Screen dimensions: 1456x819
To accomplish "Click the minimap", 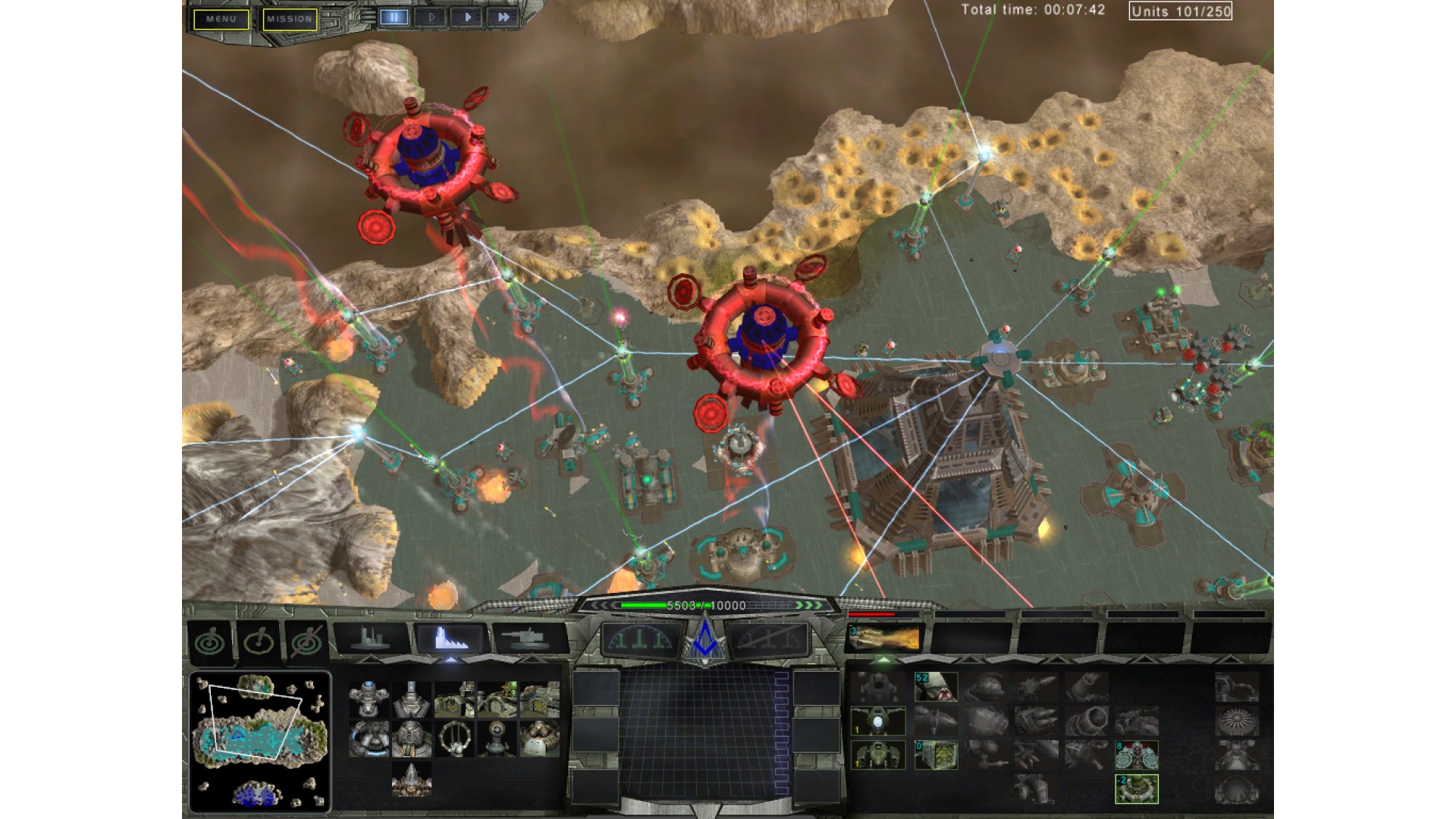I will pos(259,741).
